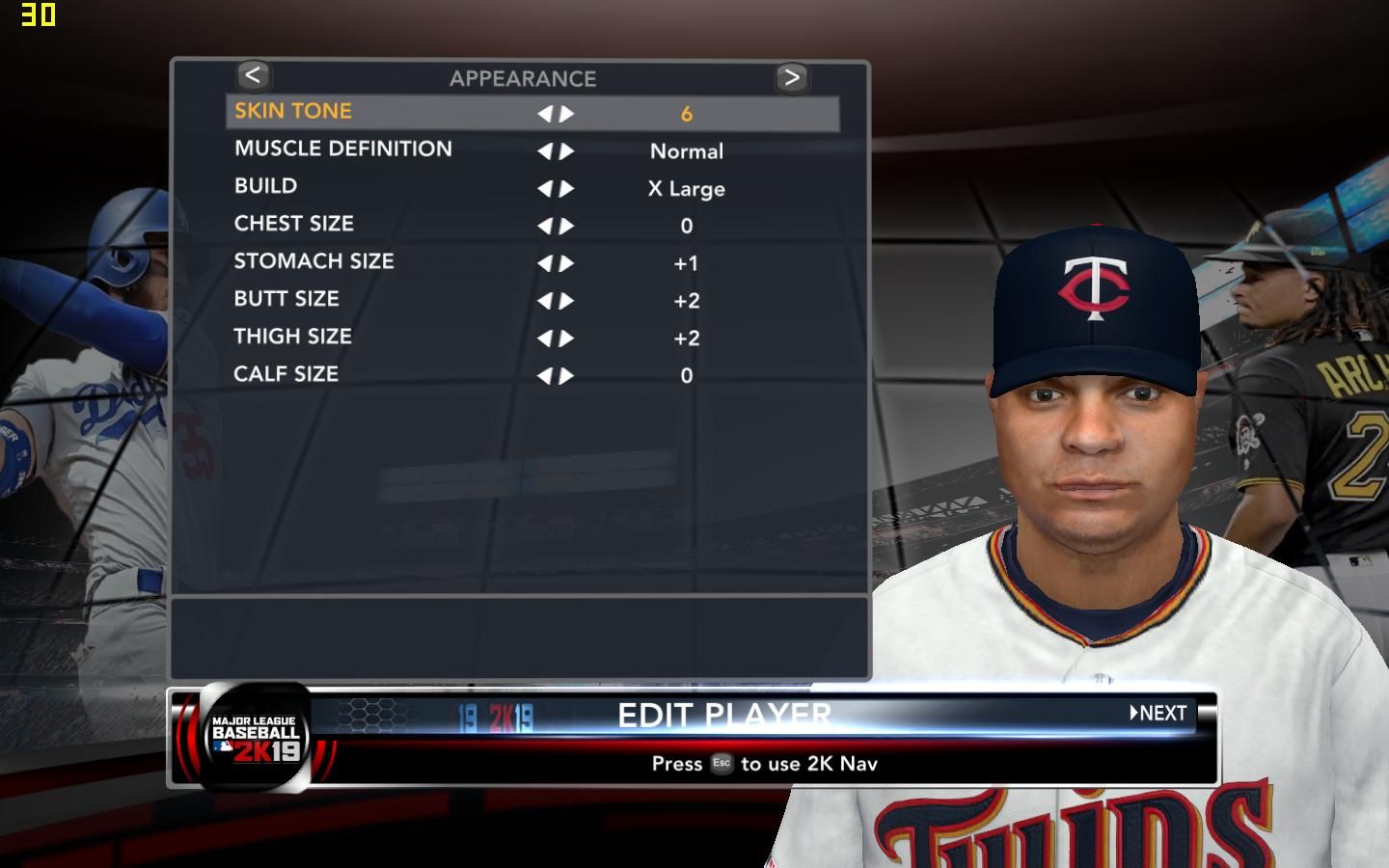This screenshot has height=868, width=1389.
Task: Pick the Butt Size setting
Action: click(286, 299)
